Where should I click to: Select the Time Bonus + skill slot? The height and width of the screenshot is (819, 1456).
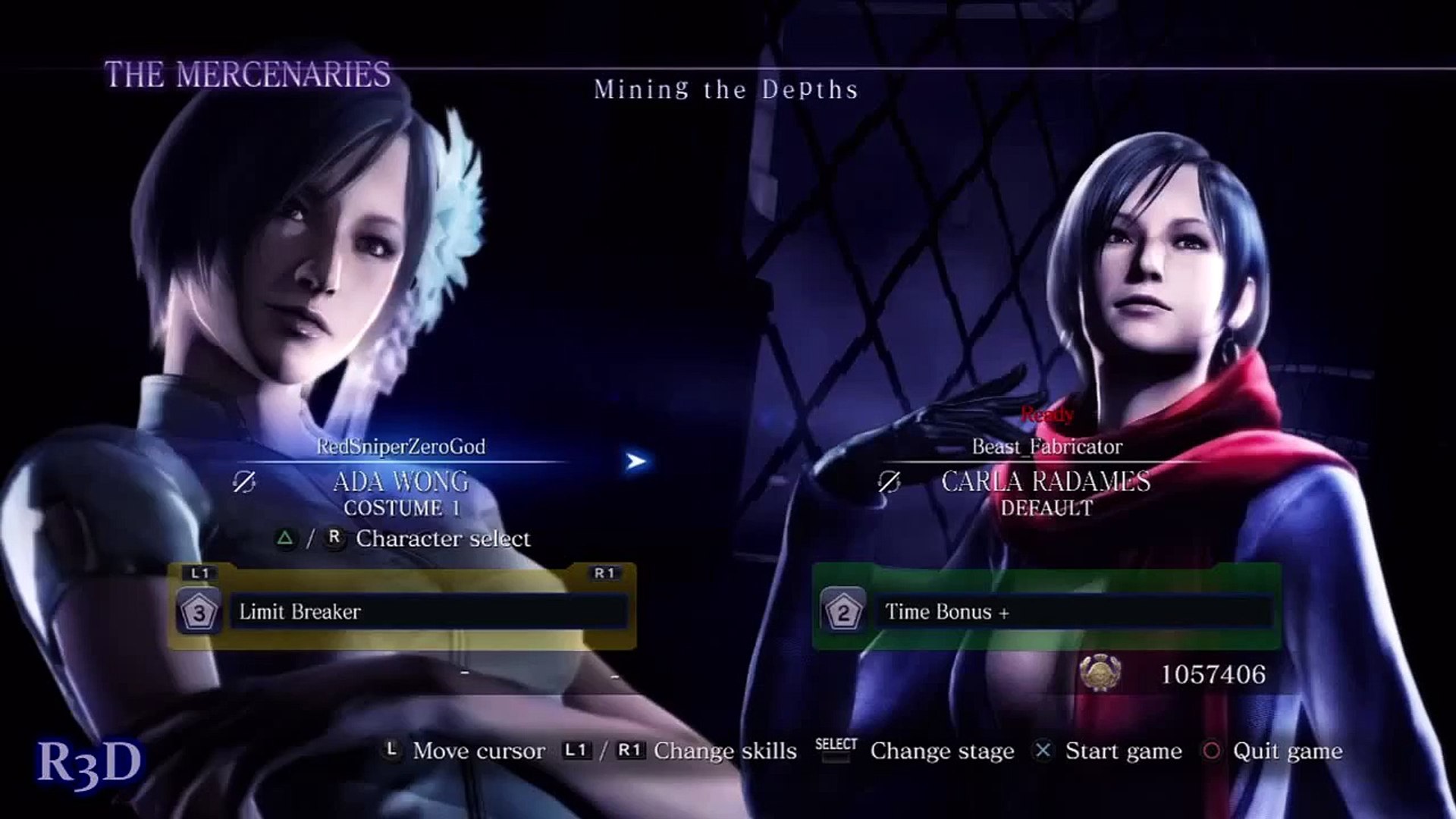pyautogui.click(x=1073, y=612)
